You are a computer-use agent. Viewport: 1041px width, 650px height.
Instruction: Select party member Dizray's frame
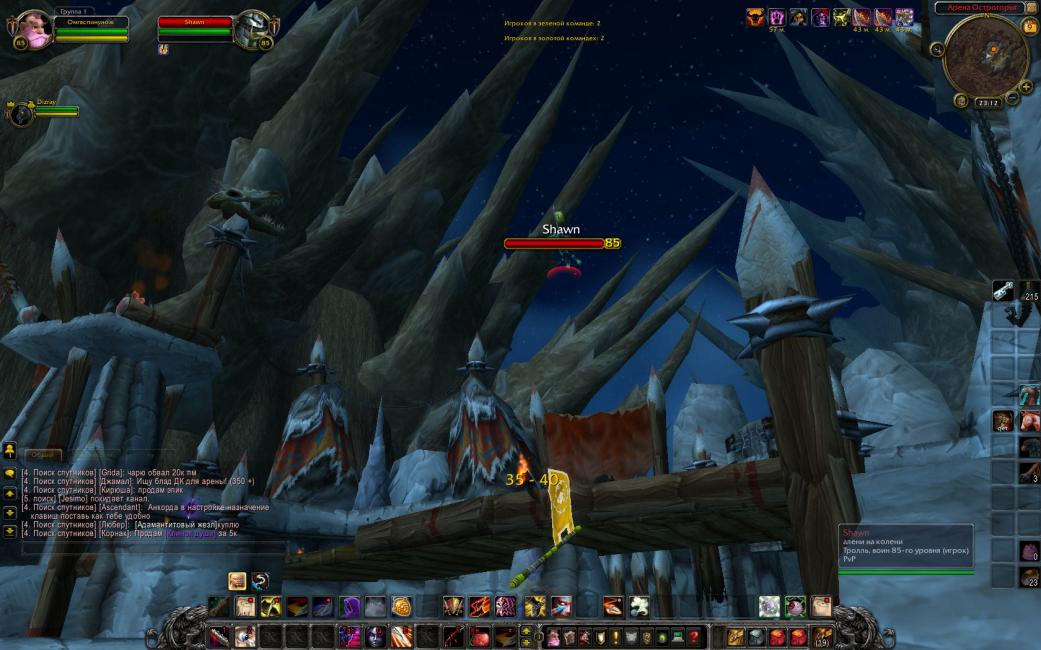point(22,113)
